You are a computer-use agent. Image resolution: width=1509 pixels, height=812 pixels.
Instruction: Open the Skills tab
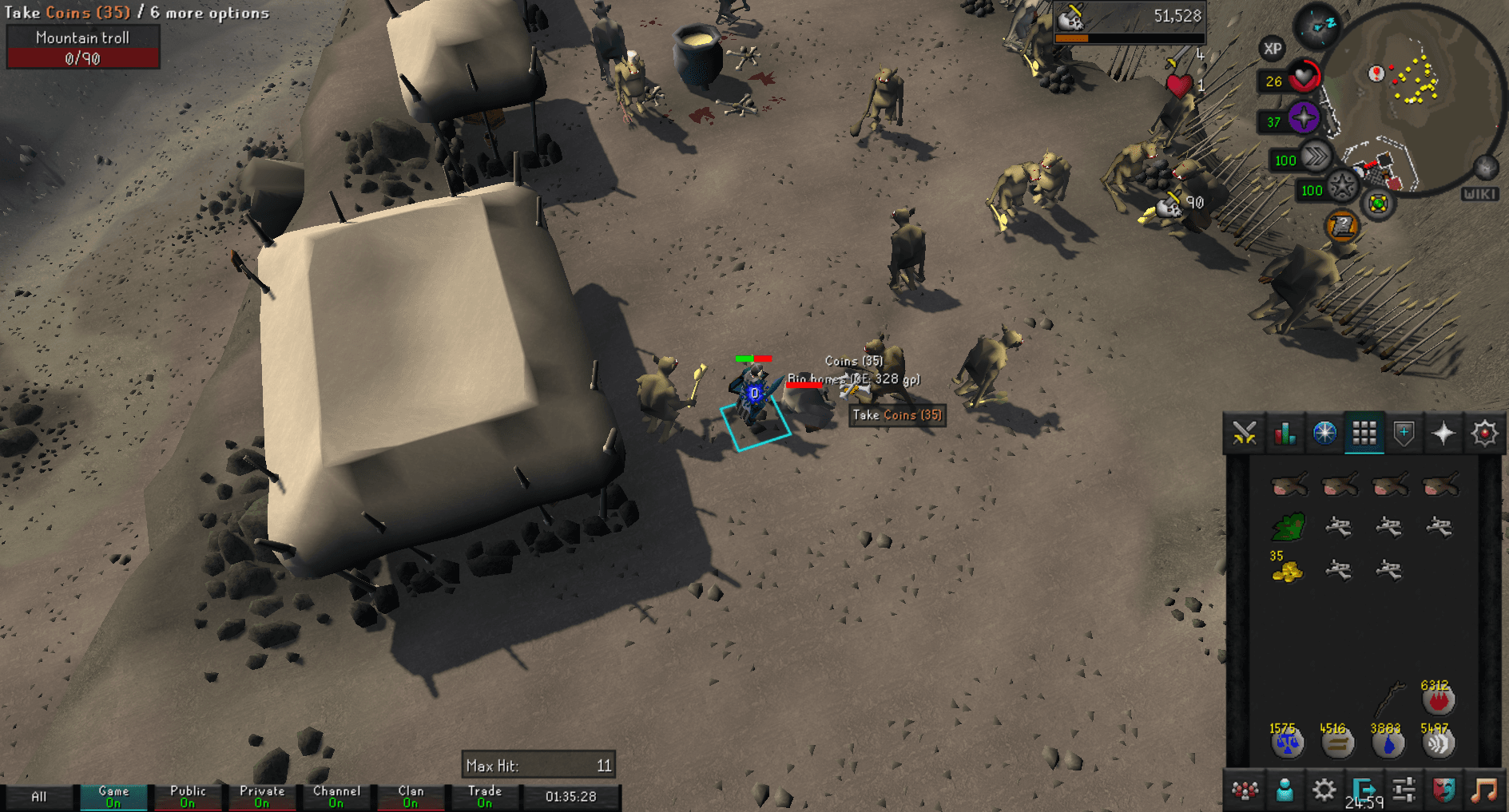coord(1284,433)
